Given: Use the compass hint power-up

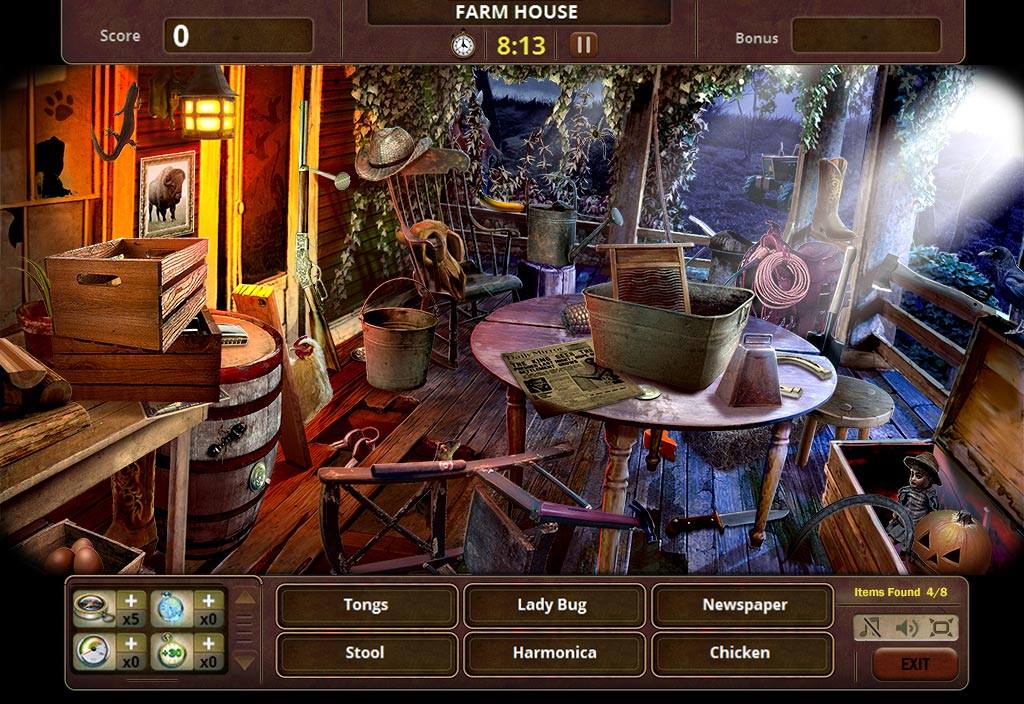Looking at the screenshot, I should pyautogui.click(x=93, y=608).
